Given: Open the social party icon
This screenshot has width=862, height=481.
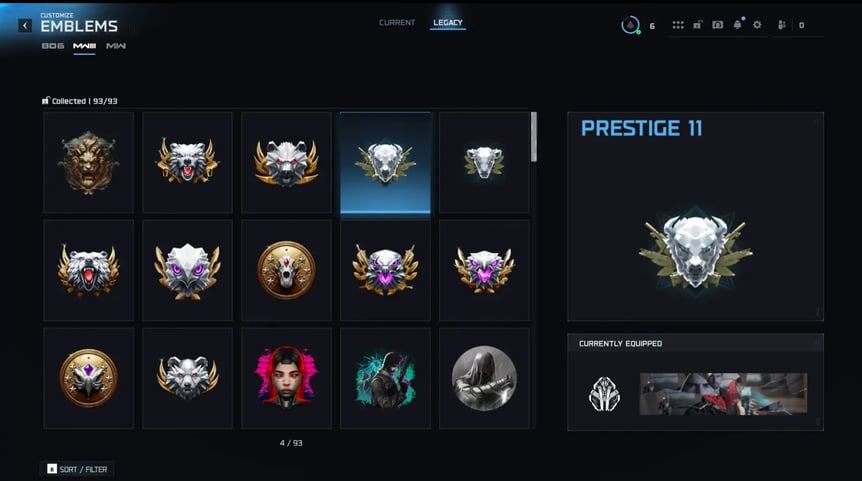Looking at the screenshot, I should click(x=781, y=25).
